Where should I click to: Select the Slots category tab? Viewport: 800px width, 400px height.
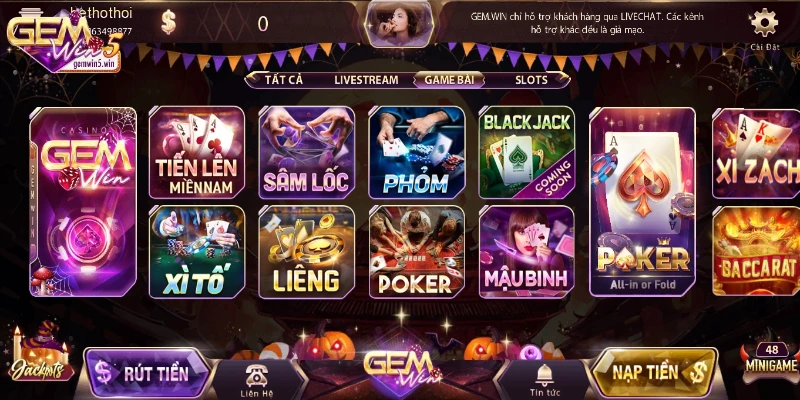click(x=531, y=79)
